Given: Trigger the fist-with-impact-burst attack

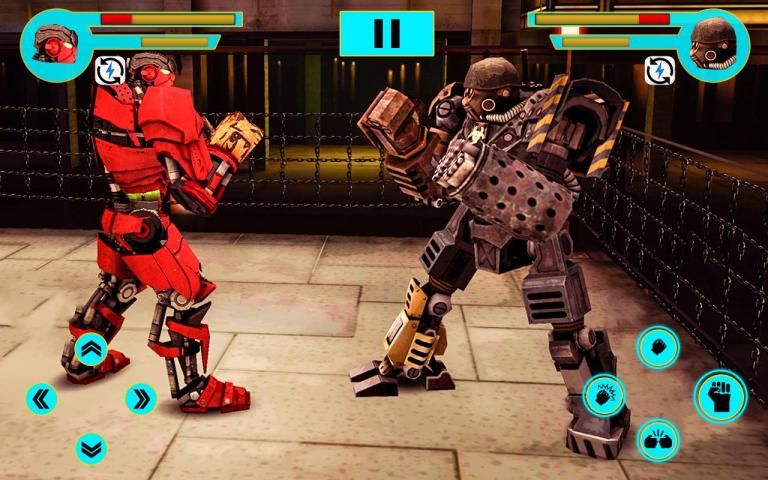Looking at the screenshot, I should click(x=605, y=395).
